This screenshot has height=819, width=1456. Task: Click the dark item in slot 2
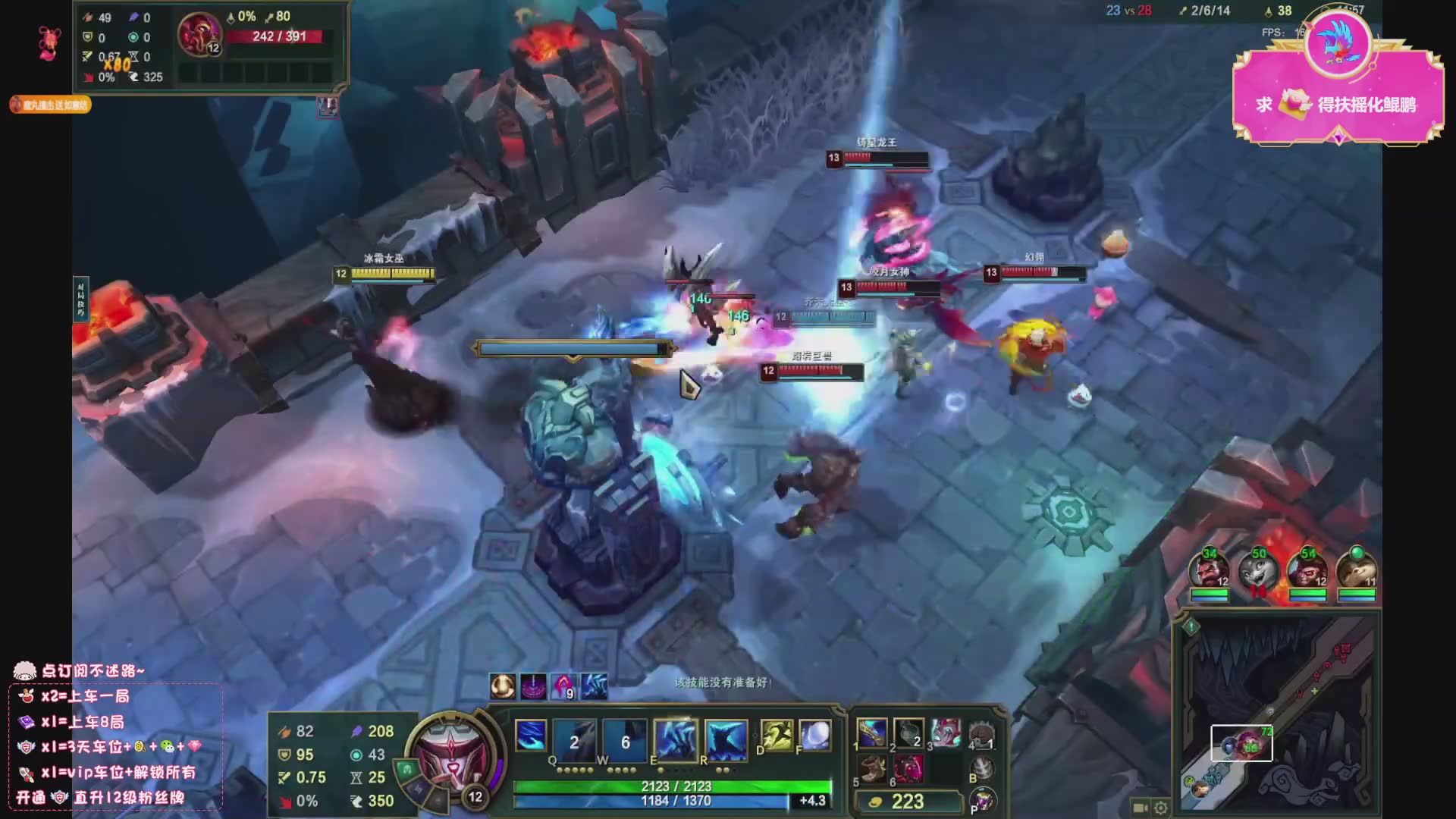[x=908, y=733]
